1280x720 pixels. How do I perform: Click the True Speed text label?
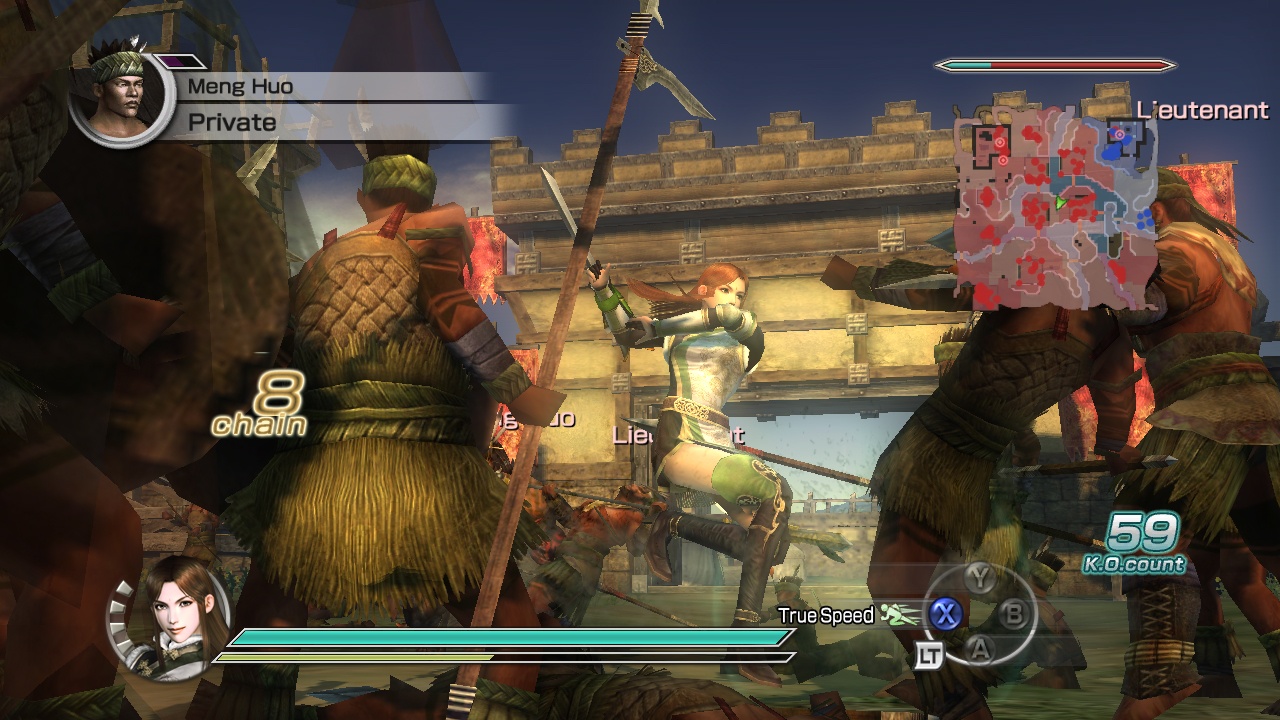(x=826, y=616)
